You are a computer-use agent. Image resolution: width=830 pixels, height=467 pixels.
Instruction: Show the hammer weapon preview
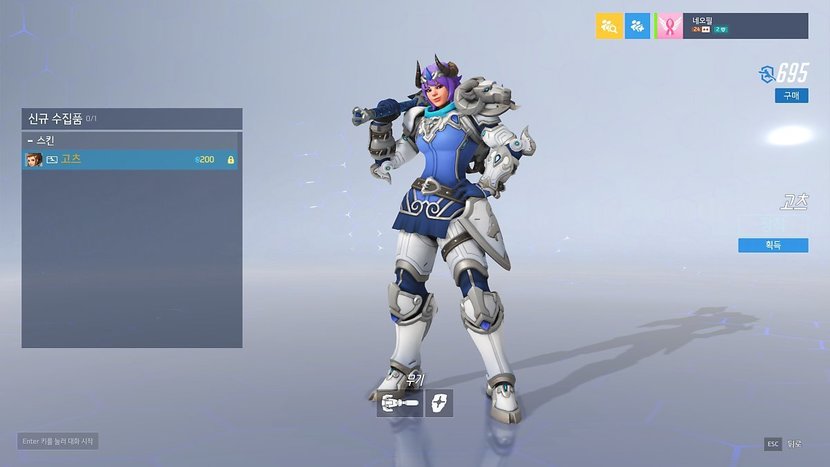point(399,403)
